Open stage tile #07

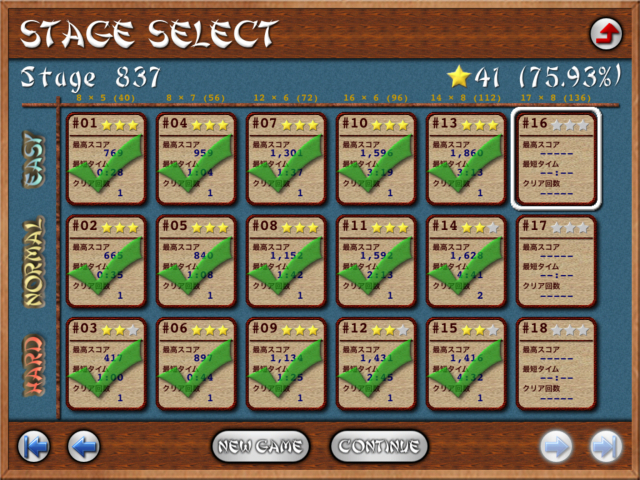(287, 159)
